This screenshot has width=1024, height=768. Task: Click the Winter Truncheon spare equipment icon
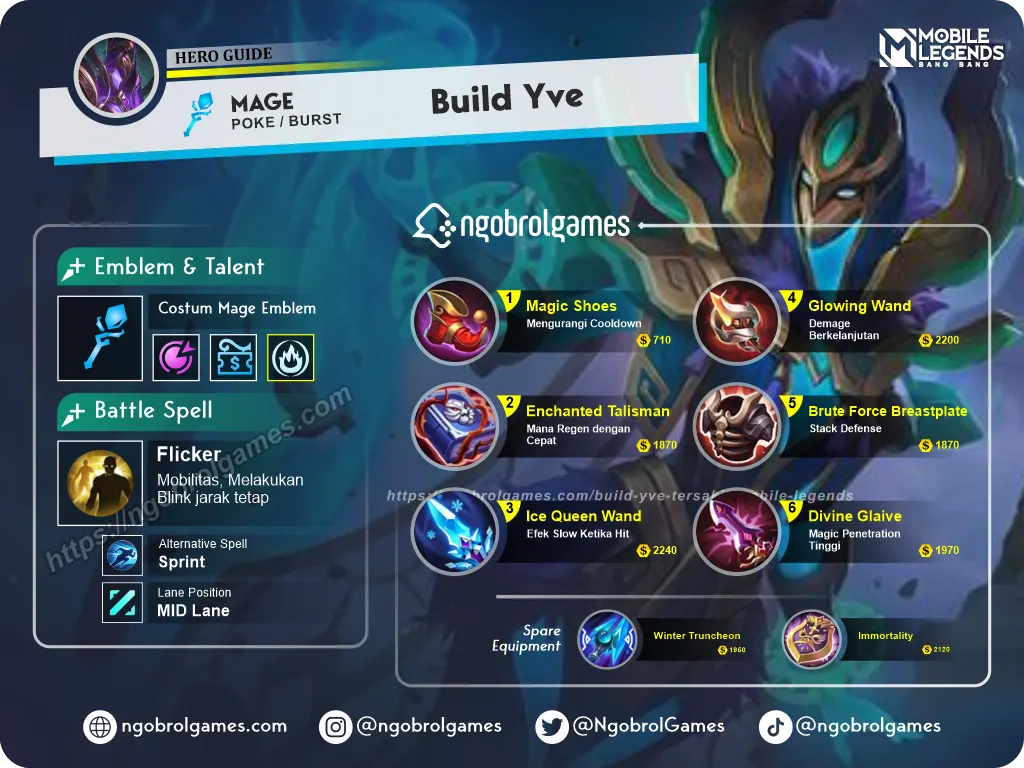[607, 640]
